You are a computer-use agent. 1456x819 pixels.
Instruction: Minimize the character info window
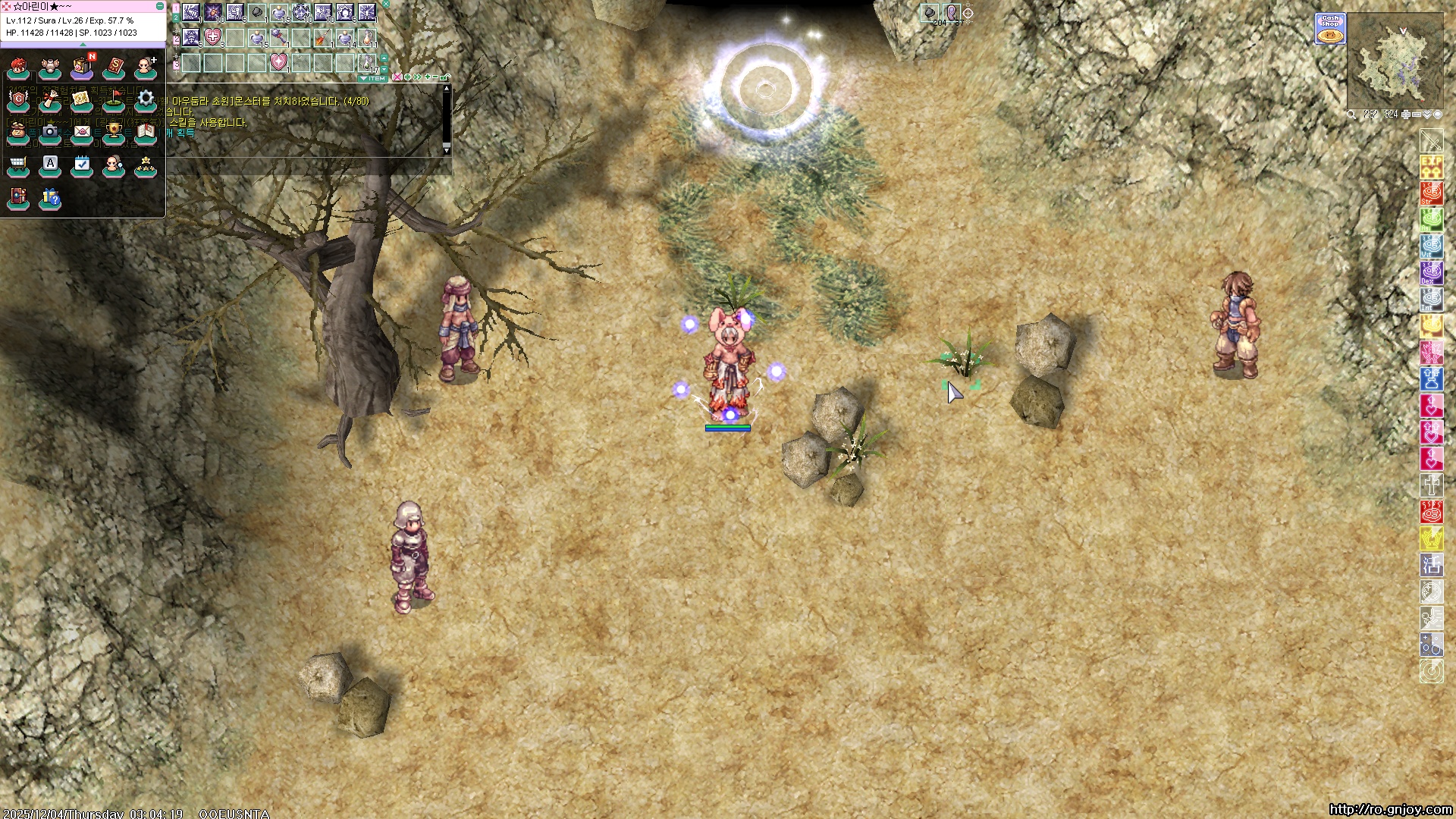click(x=160, y=6)
